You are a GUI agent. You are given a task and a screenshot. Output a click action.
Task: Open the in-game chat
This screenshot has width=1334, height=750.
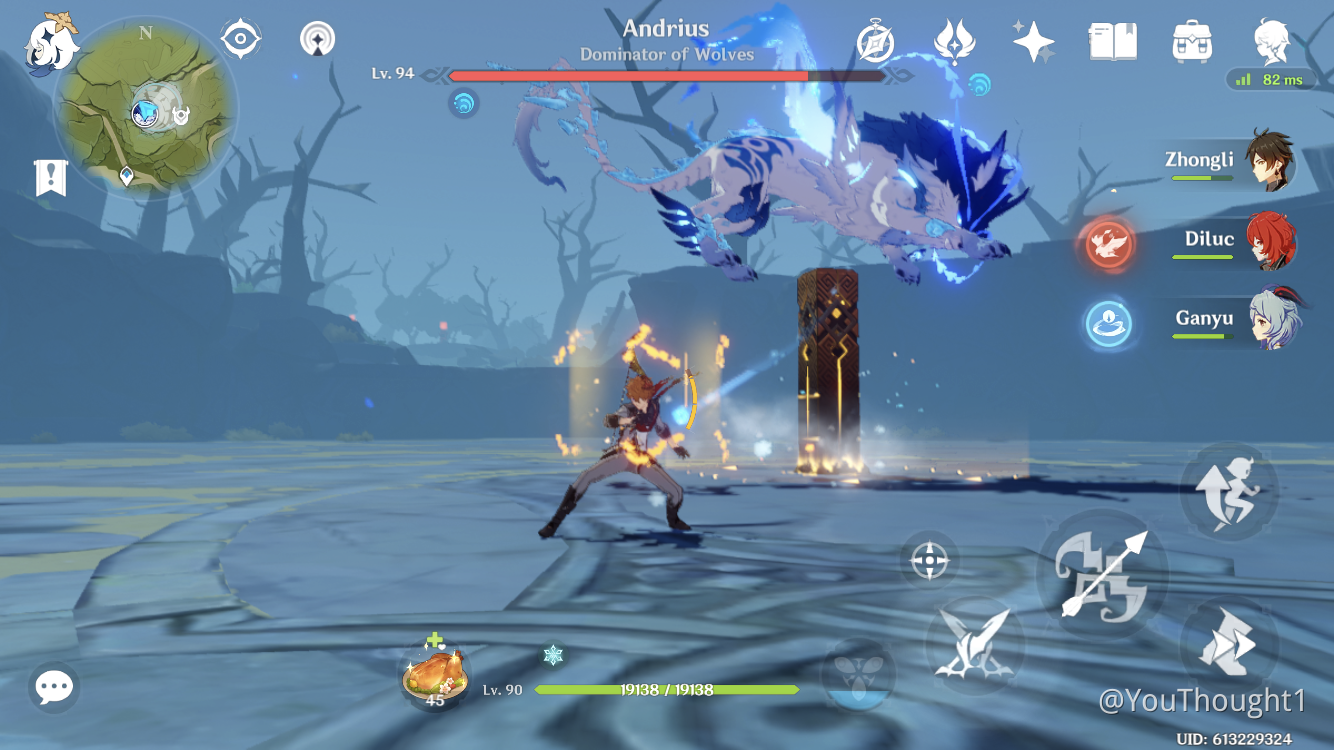tap(53, 687)
